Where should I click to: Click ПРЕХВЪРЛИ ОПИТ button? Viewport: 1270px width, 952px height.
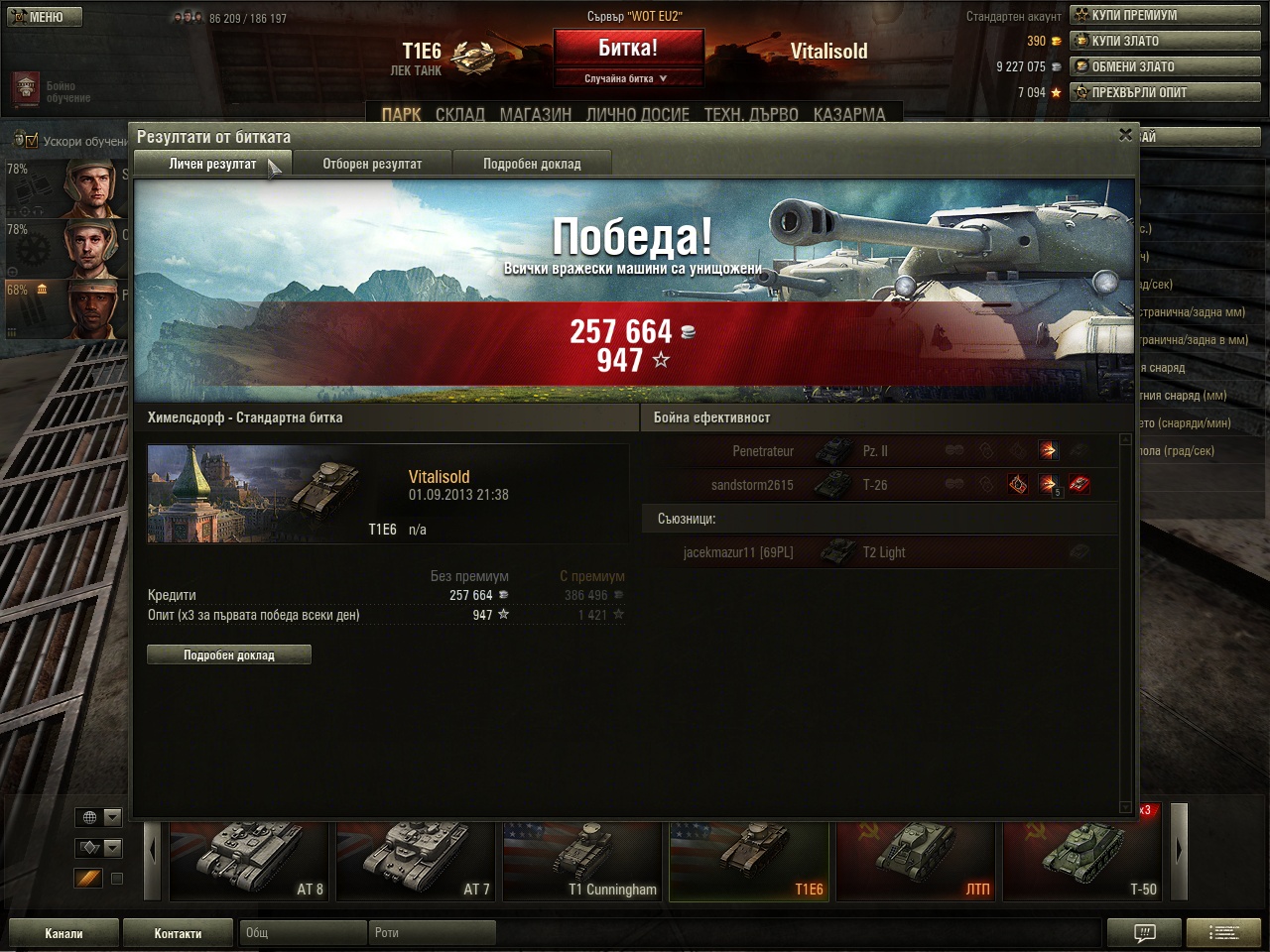coord(1164,92)
